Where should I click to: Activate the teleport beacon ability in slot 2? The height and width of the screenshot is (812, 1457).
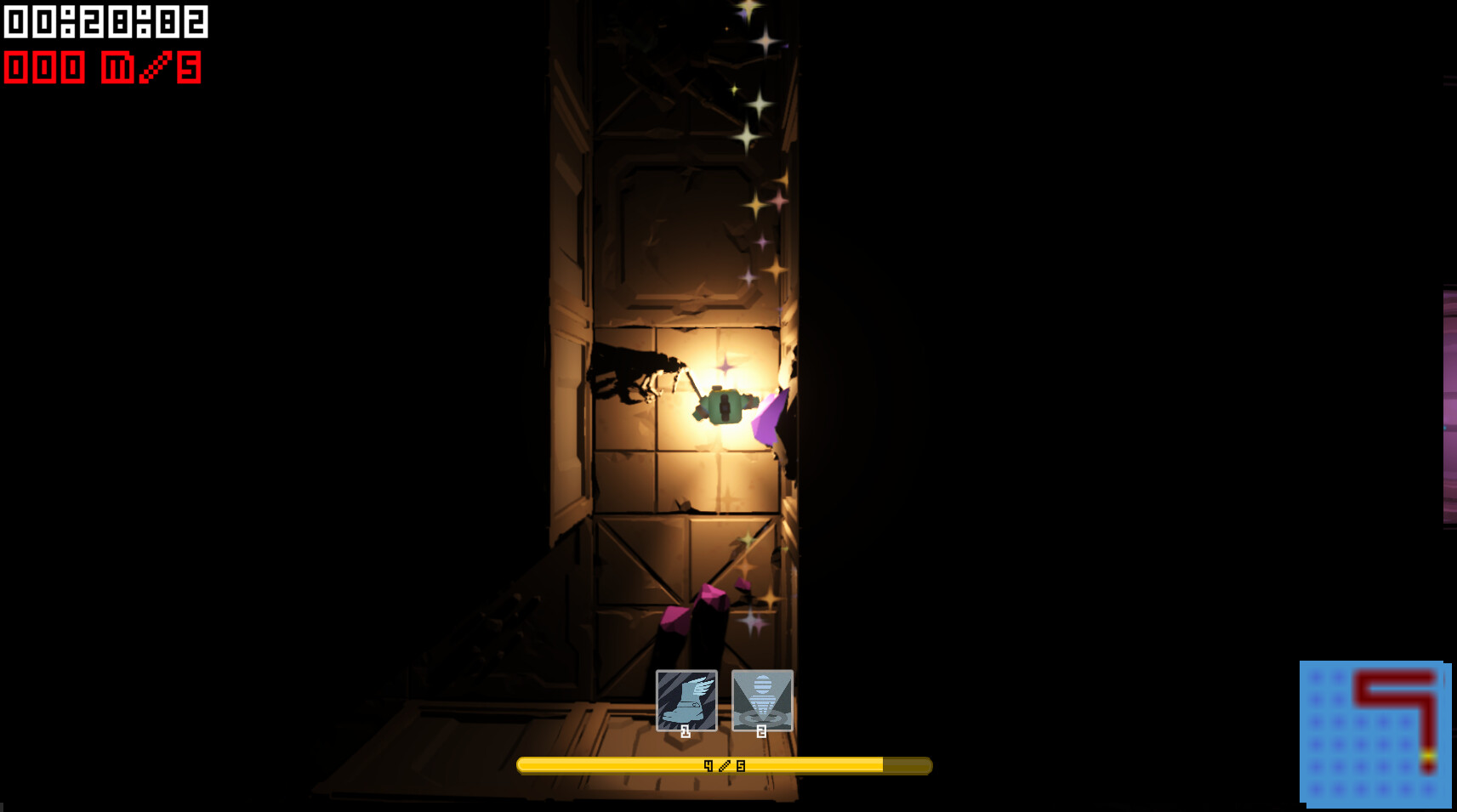(761, 699)
